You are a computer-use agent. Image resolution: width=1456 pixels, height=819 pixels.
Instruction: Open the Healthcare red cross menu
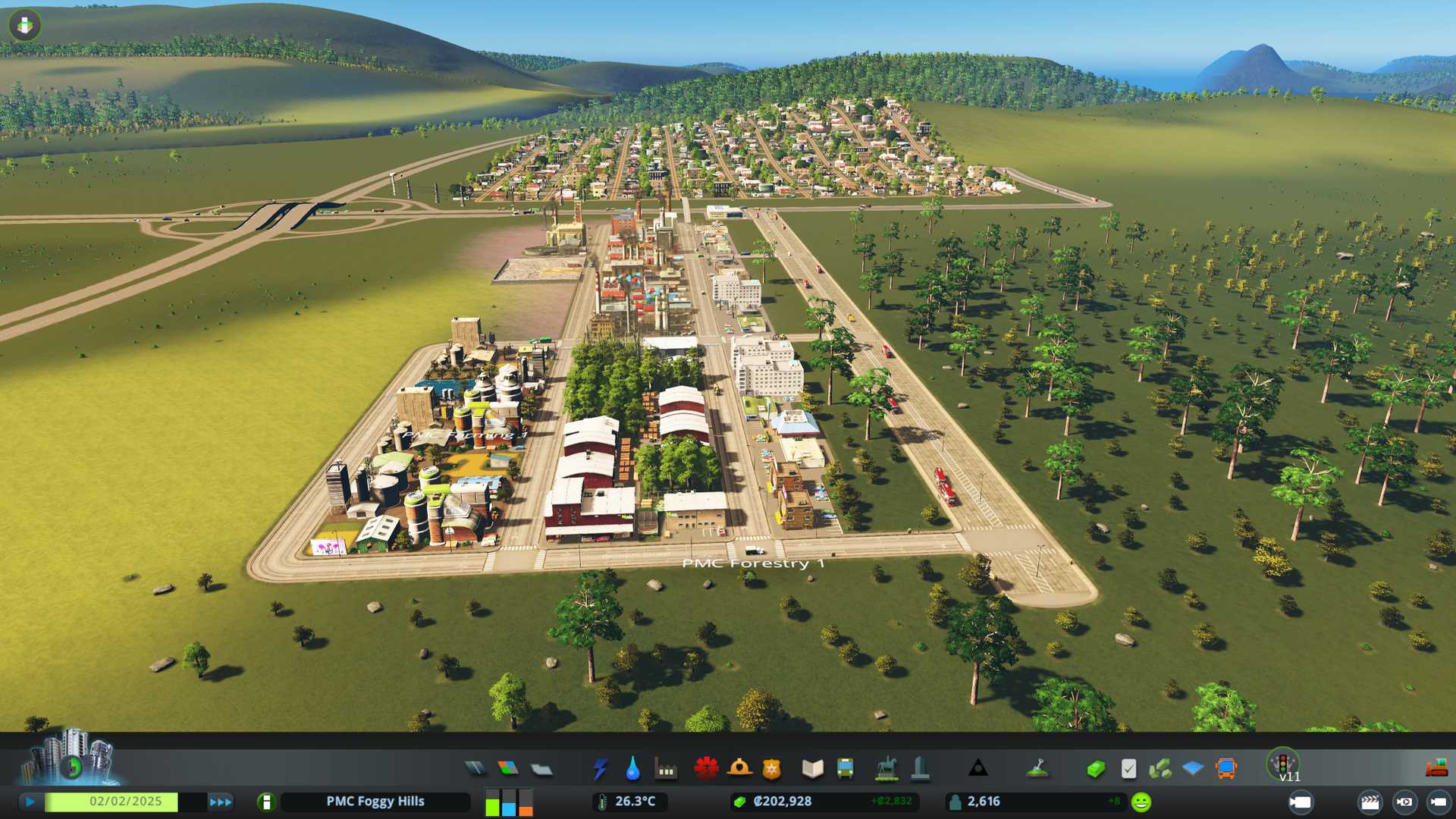706,769
